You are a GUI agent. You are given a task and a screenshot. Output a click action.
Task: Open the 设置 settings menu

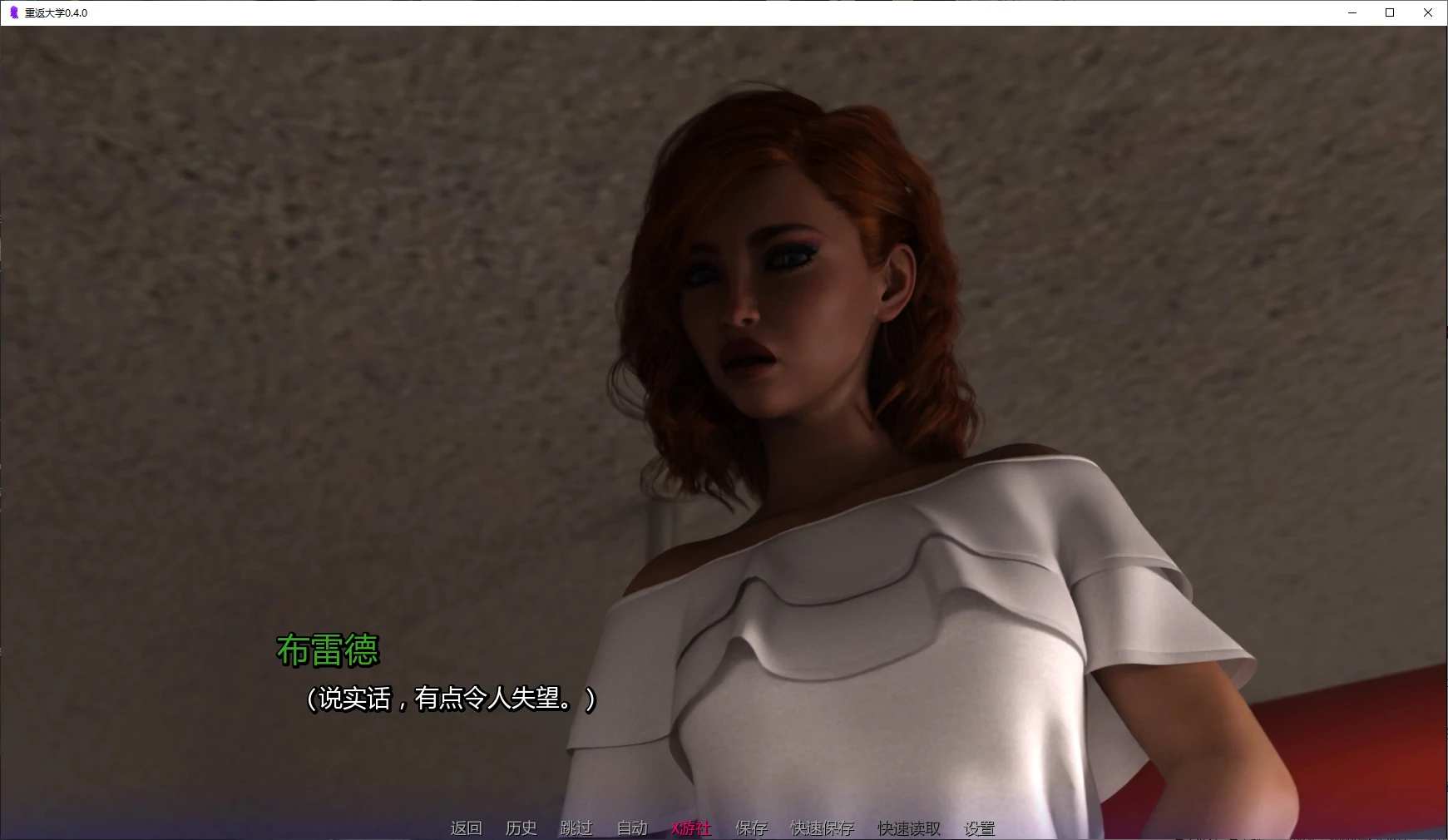click(x=979, y=828)
